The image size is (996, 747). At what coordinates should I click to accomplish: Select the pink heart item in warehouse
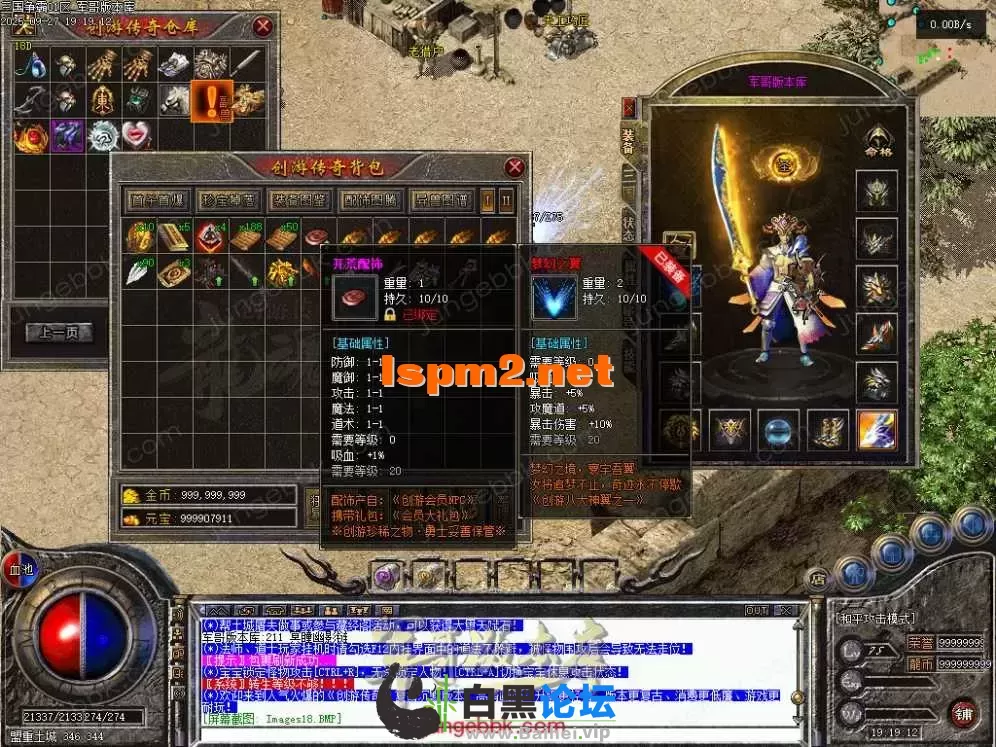137,134
